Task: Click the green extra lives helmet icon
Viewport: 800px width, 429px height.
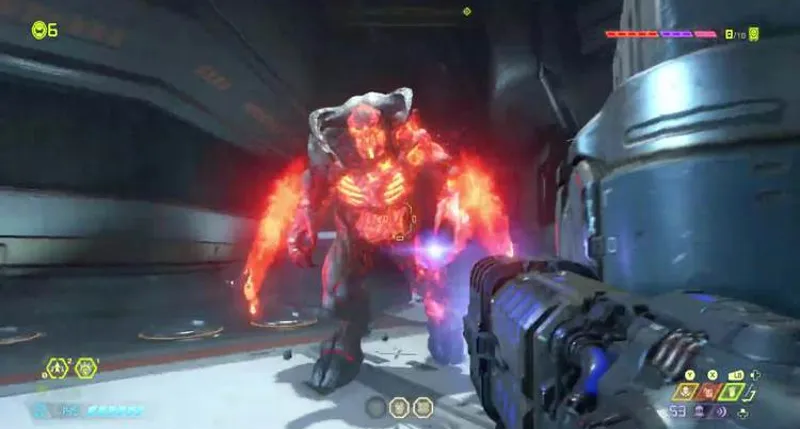Action: coord(39,29)
